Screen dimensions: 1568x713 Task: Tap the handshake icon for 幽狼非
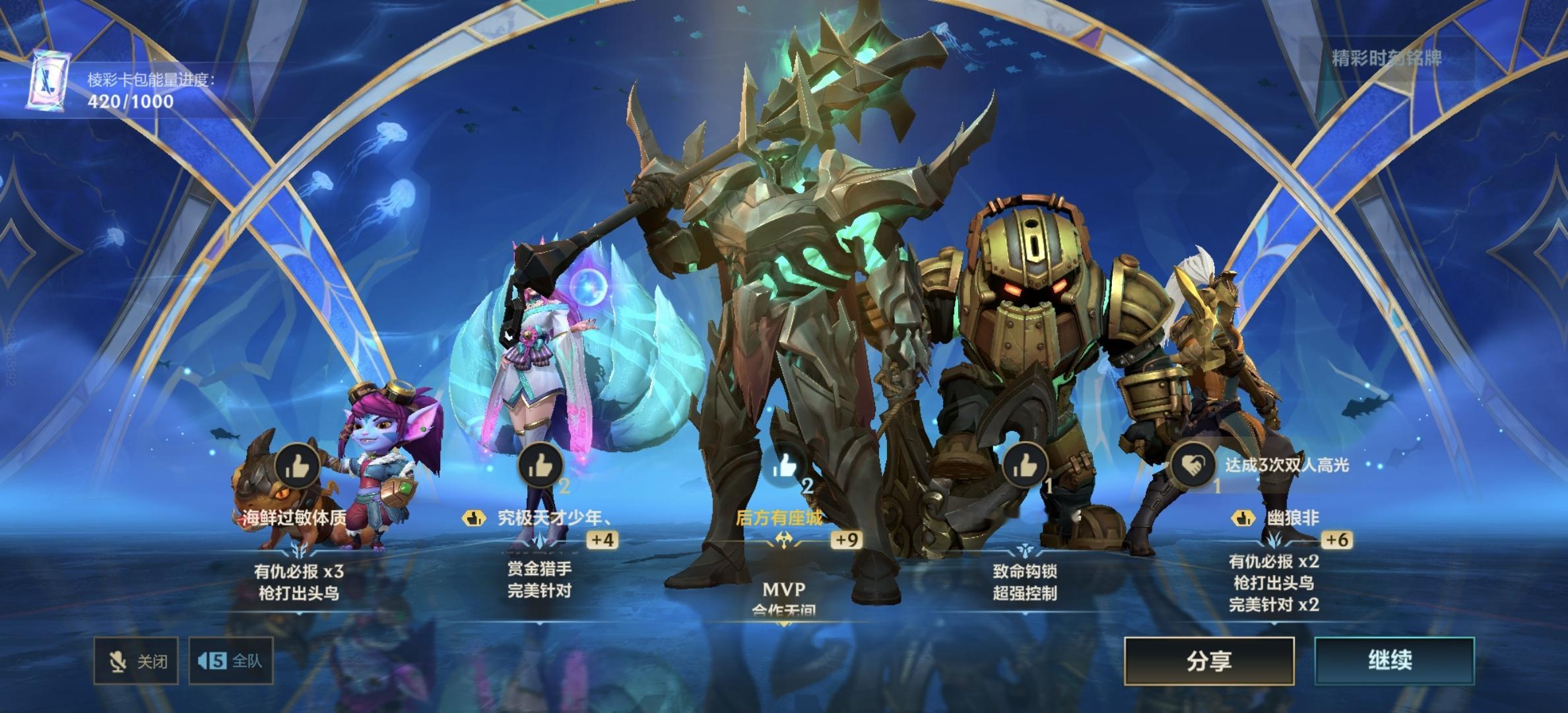1193,464
